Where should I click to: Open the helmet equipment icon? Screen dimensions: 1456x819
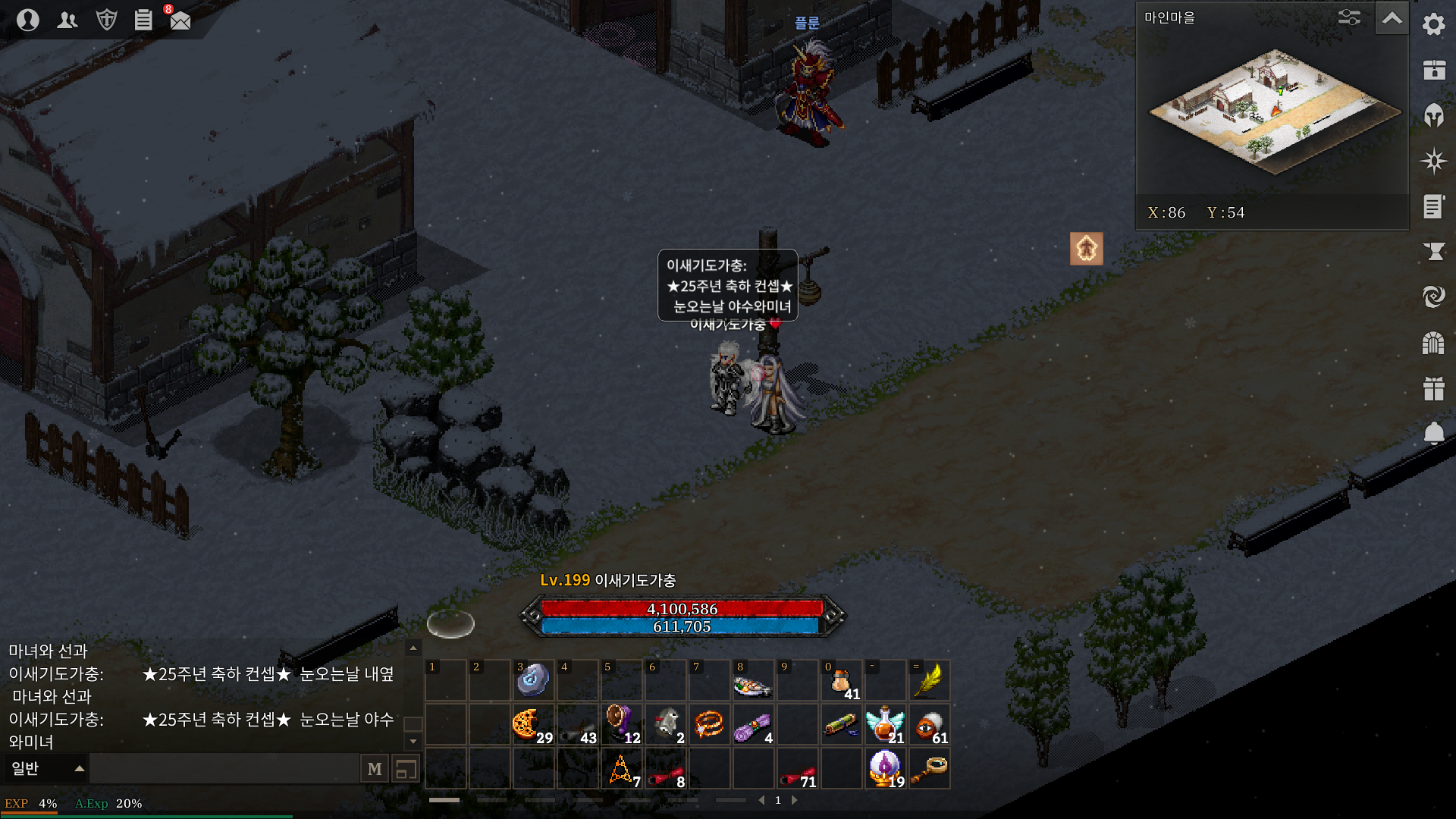(x=1433, y=115)
